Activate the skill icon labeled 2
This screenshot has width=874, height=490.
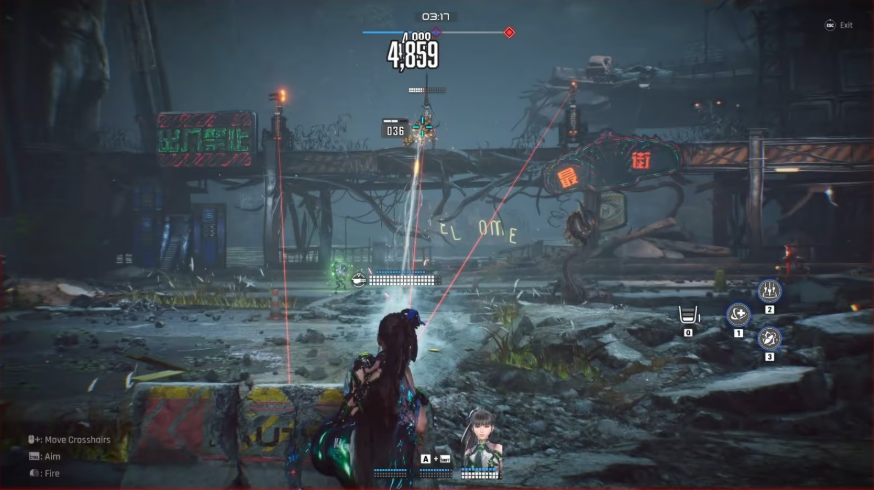pos(769,291)
